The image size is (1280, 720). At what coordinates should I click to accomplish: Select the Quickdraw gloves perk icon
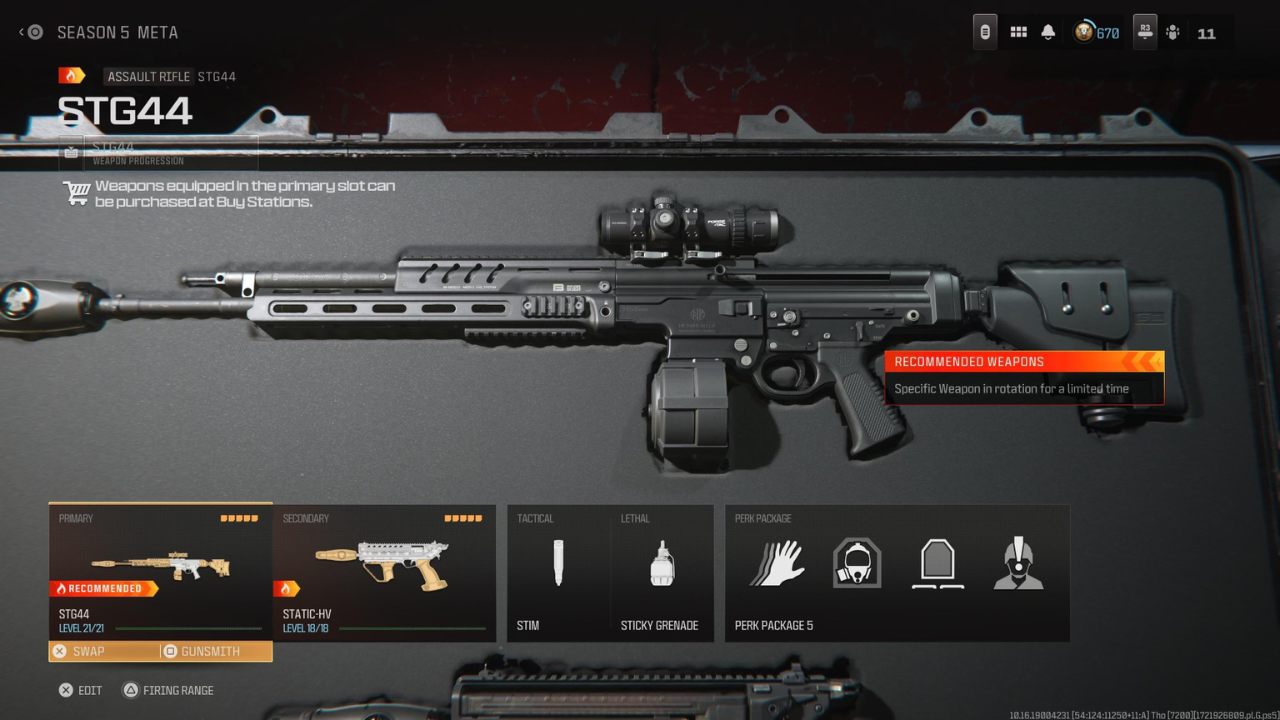pyautogui.click(x=779, y=563)
